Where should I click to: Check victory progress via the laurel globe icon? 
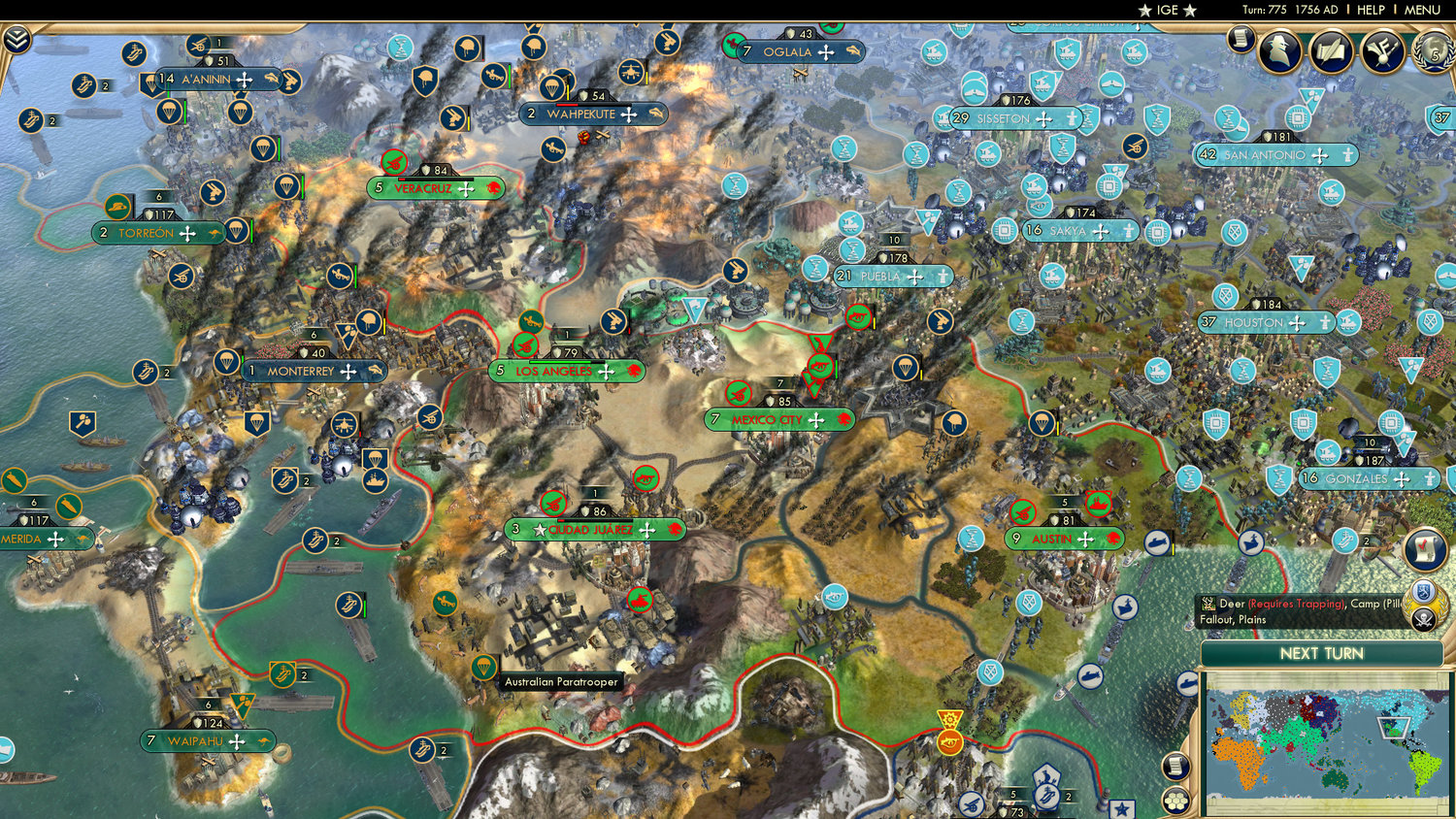1431,54
